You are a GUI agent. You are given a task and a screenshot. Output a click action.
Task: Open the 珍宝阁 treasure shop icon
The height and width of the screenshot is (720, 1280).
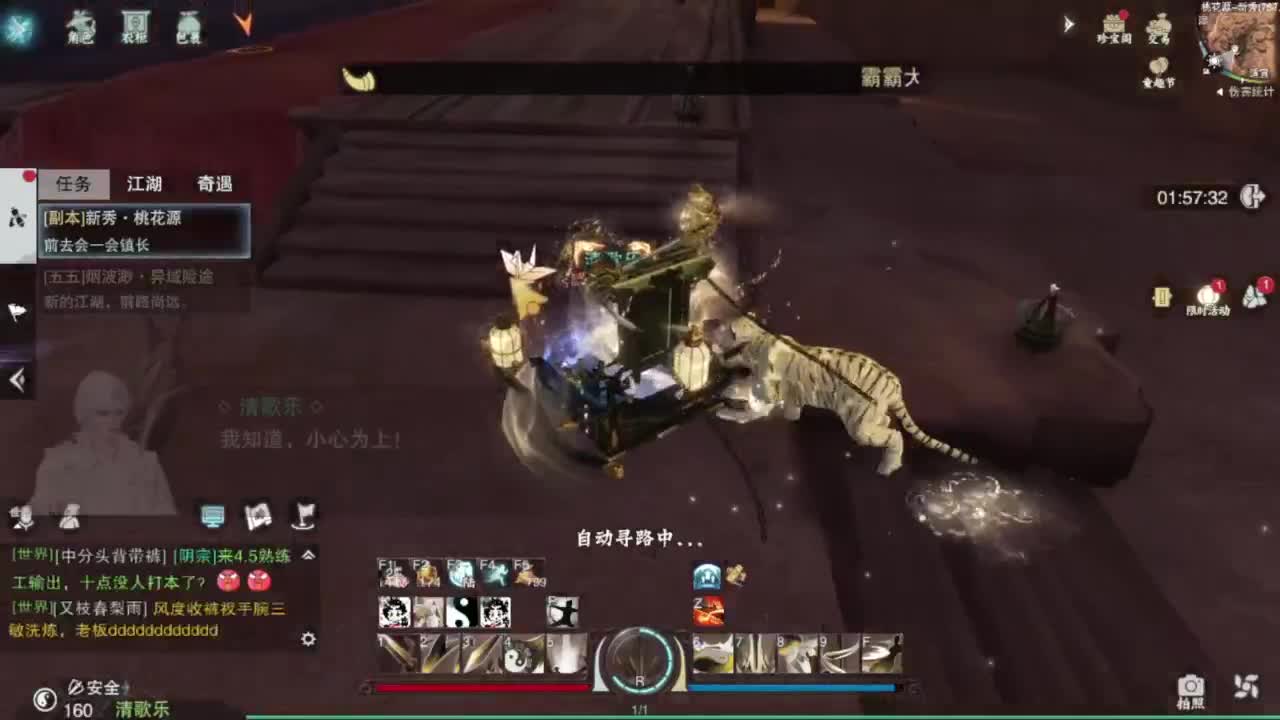(1112, 25)
